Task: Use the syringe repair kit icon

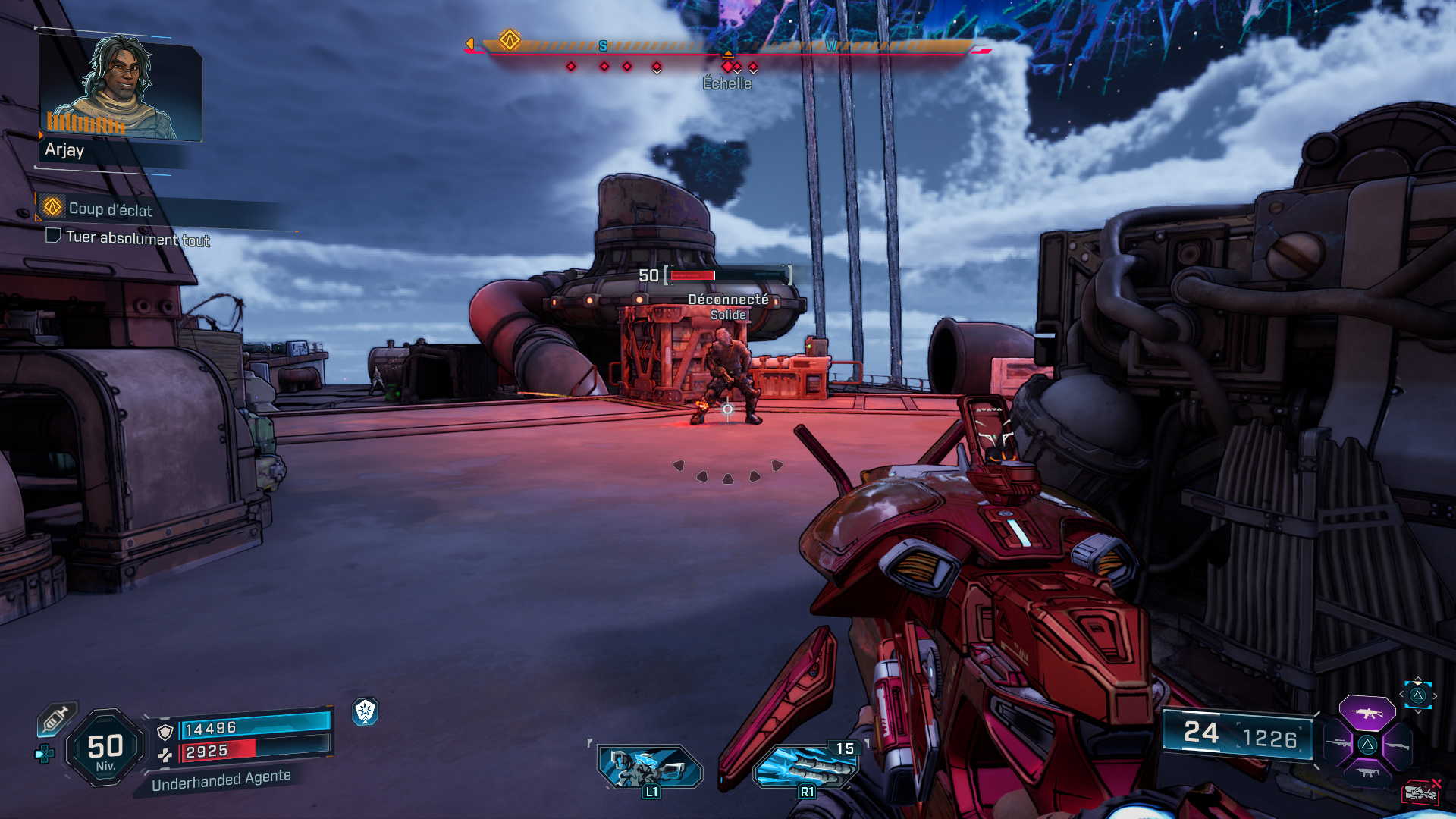Action: tap(57, 719)
